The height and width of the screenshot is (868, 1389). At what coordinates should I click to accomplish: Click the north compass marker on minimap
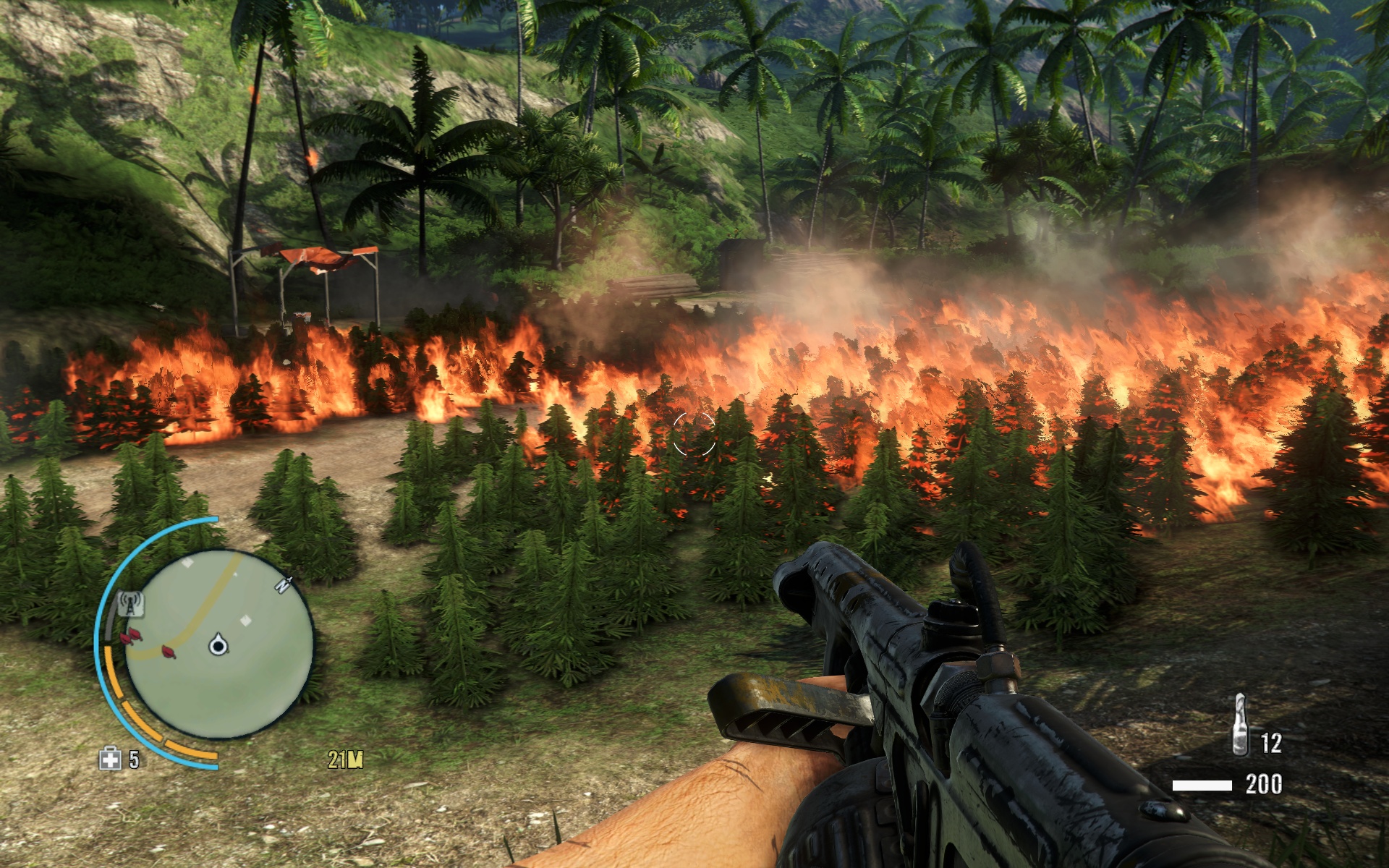point(283,584)
